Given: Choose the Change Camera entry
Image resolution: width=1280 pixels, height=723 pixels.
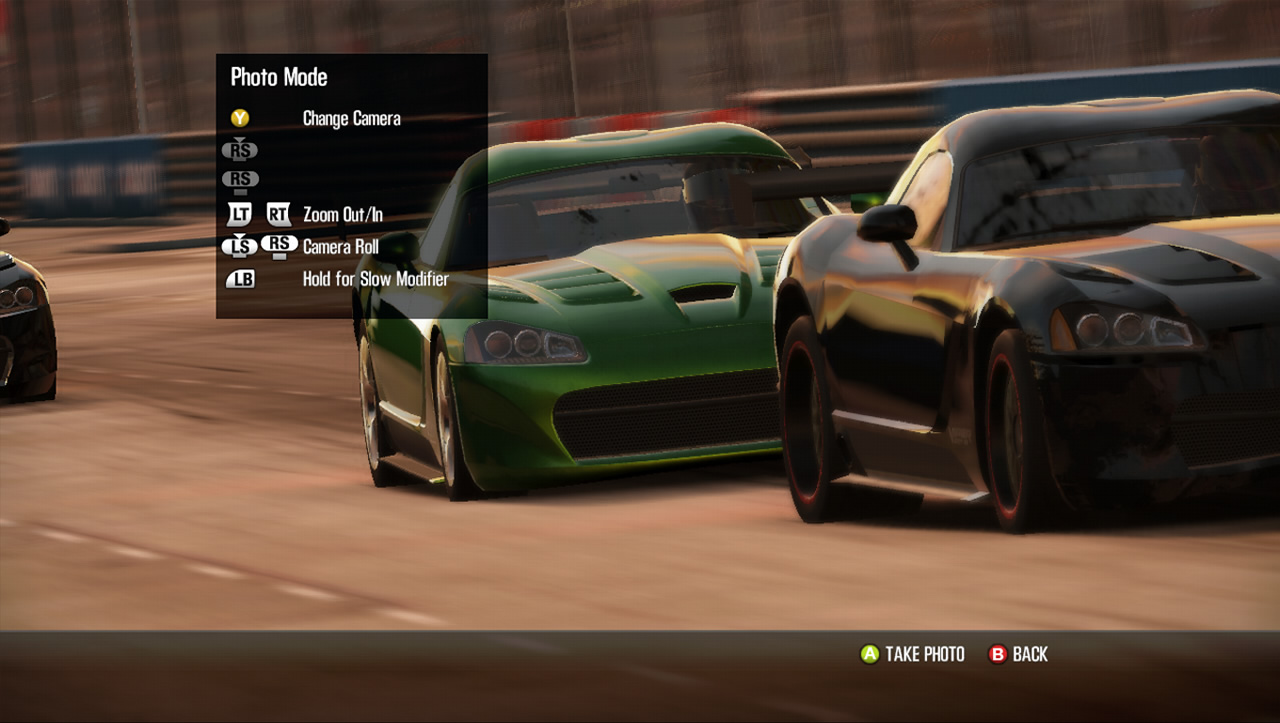Looking at the screenshot, I should click(x=351, y=118).
